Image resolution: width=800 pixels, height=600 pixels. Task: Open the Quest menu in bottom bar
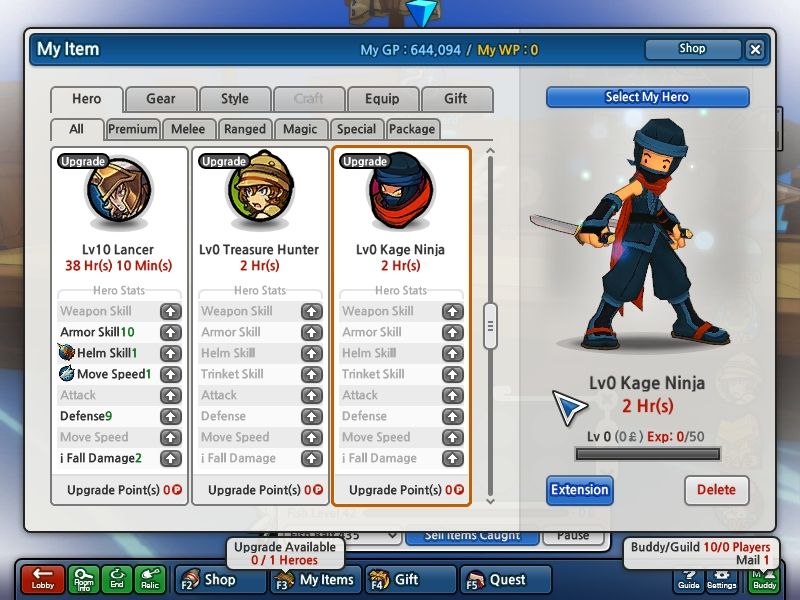[x=507, y=580]
